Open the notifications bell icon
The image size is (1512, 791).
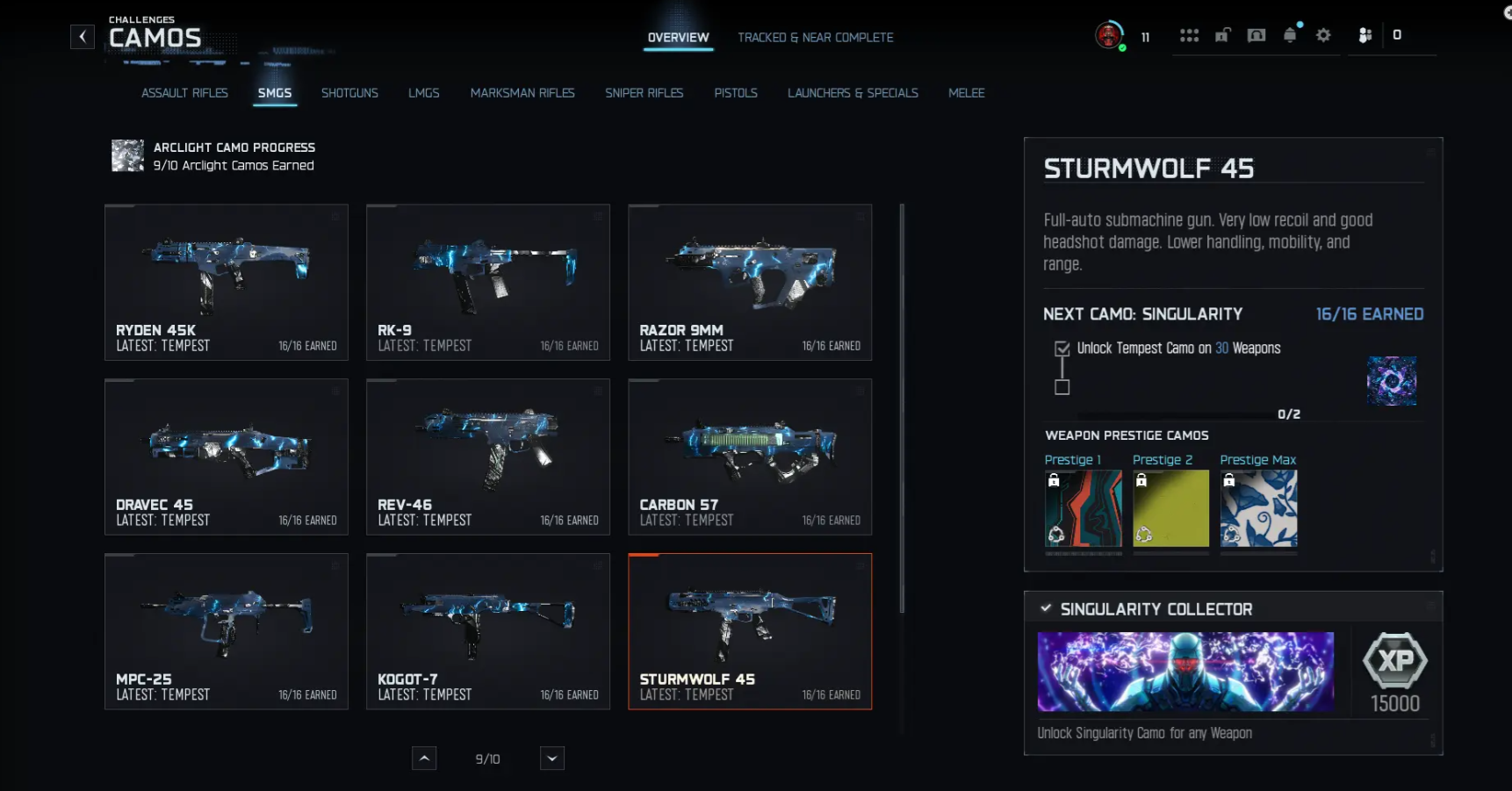click(1290, 35)
